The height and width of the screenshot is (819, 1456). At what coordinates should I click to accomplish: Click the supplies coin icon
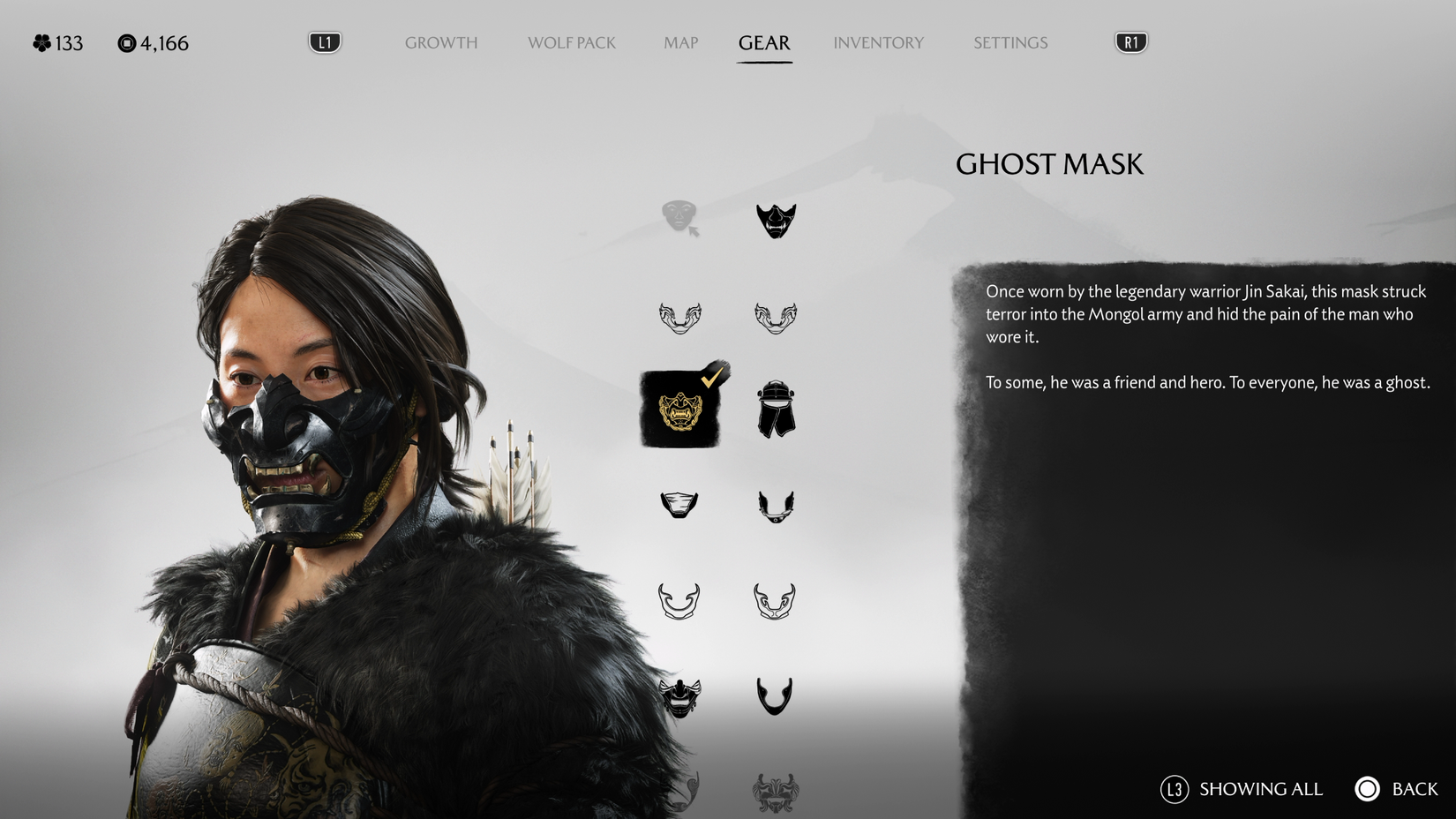pyautogui.click(x=126, y=41)
